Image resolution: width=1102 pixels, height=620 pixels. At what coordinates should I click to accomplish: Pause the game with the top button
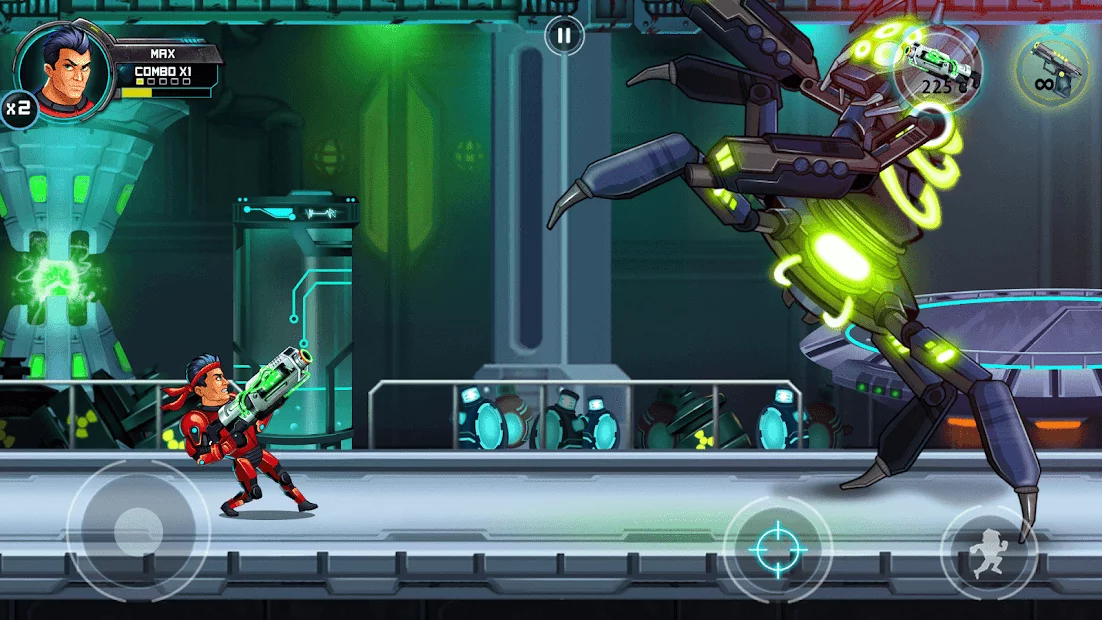pyautogui.click(x=564, y=37)
